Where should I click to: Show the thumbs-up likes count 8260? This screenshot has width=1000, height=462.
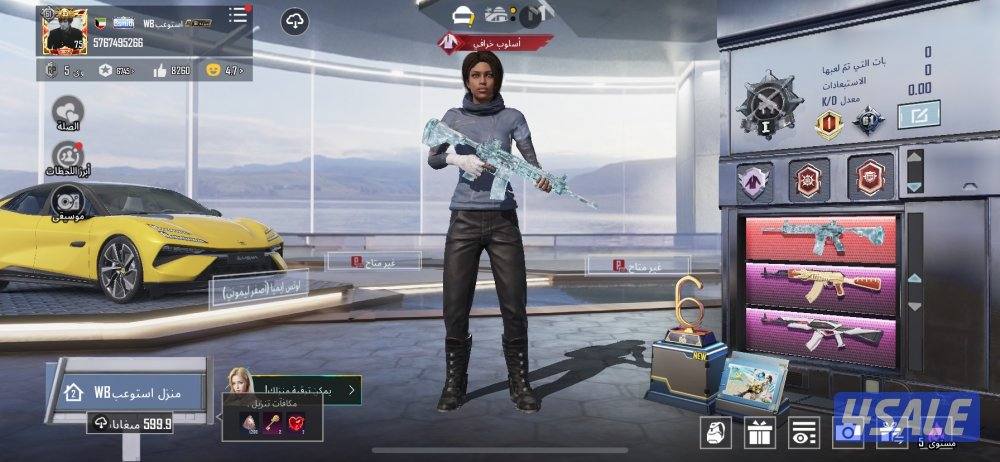click(172, 70)
